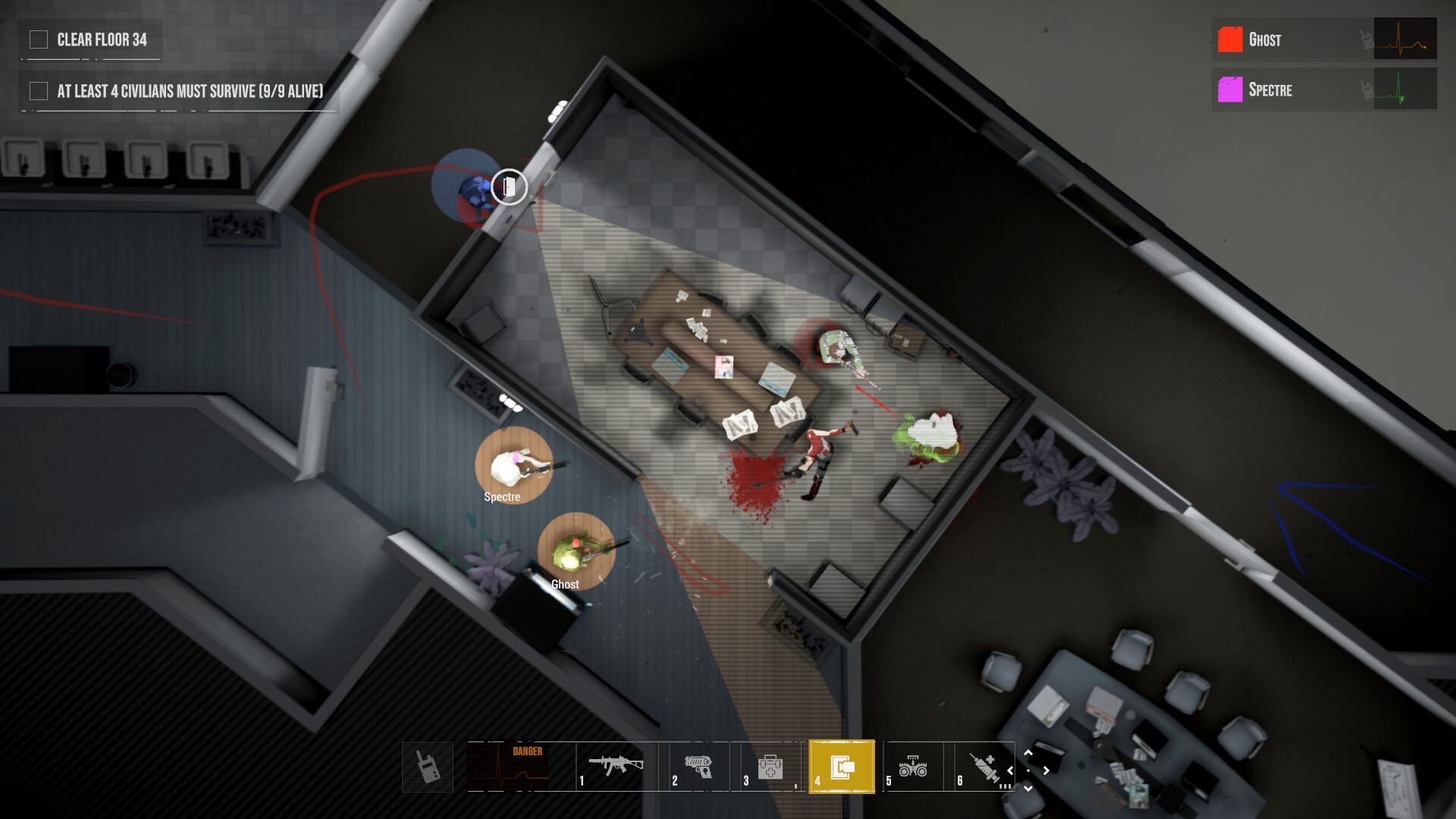
Task: Click the up arrow beside the hotbar
Action: 1029,753
